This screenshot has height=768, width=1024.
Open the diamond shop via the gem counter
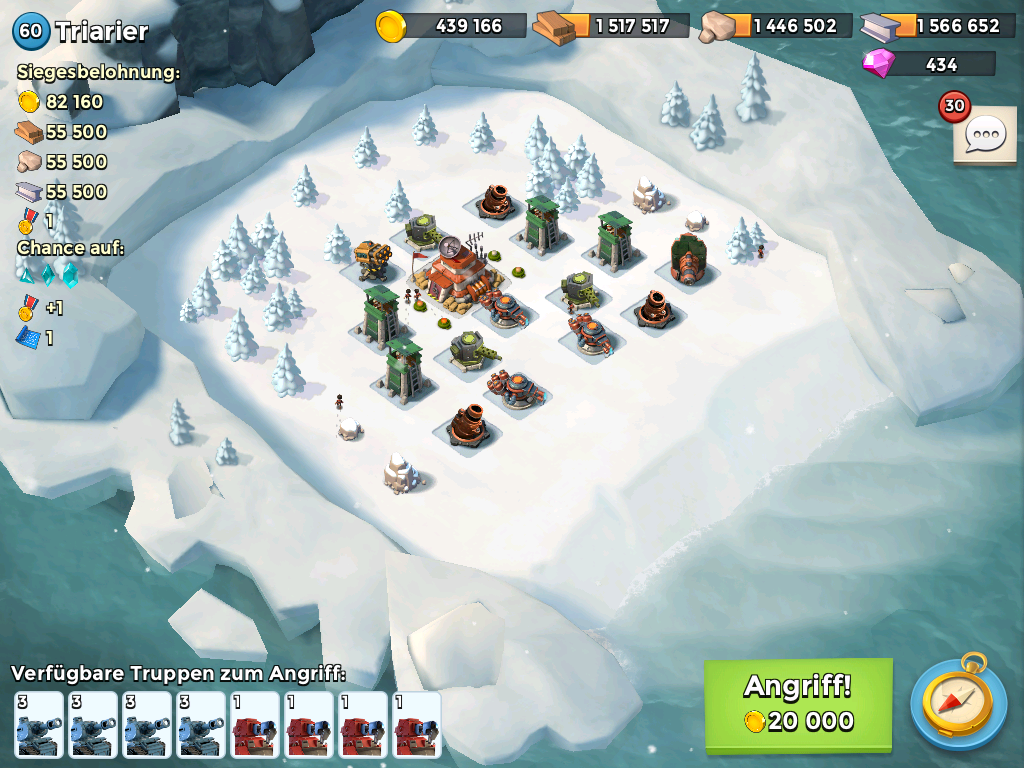pos(928,65)
